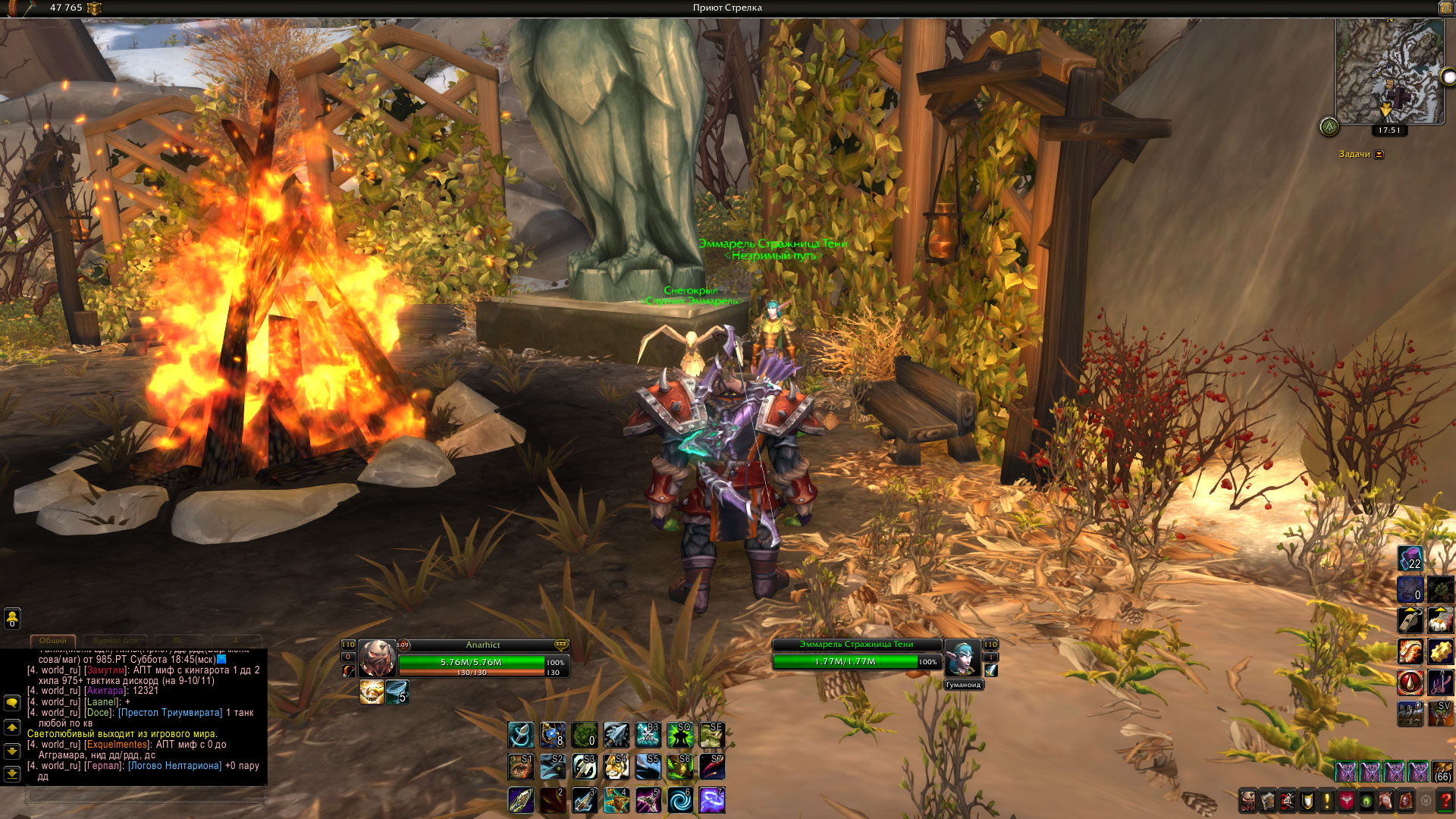The width and height of the screenshot is (1456, 819).
Task: Activate the blue swirl ability on key 6
Action: 680,800
